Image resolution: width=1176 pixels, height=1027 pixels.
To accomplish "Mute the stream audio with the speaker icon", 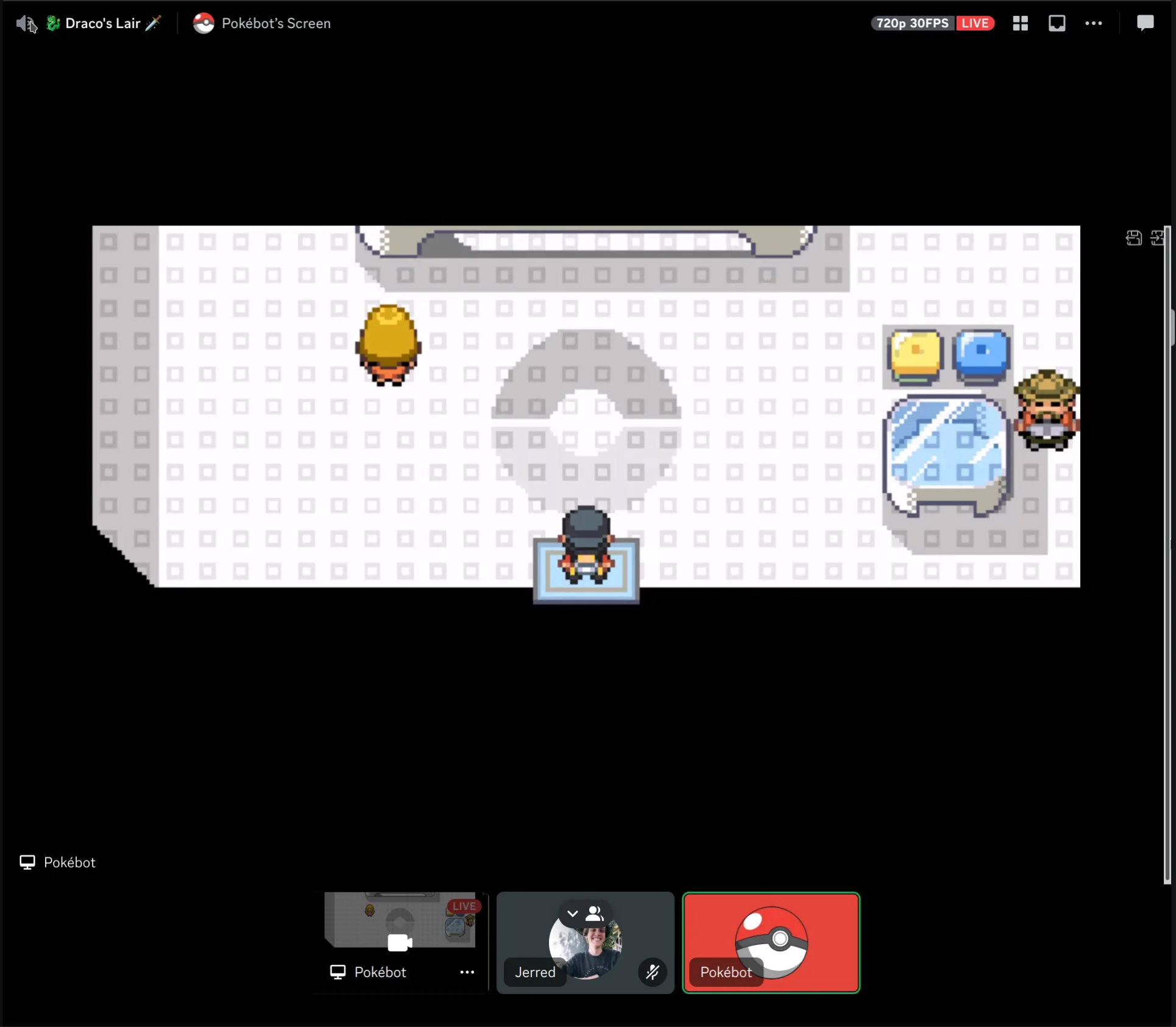I will point(23,23).
